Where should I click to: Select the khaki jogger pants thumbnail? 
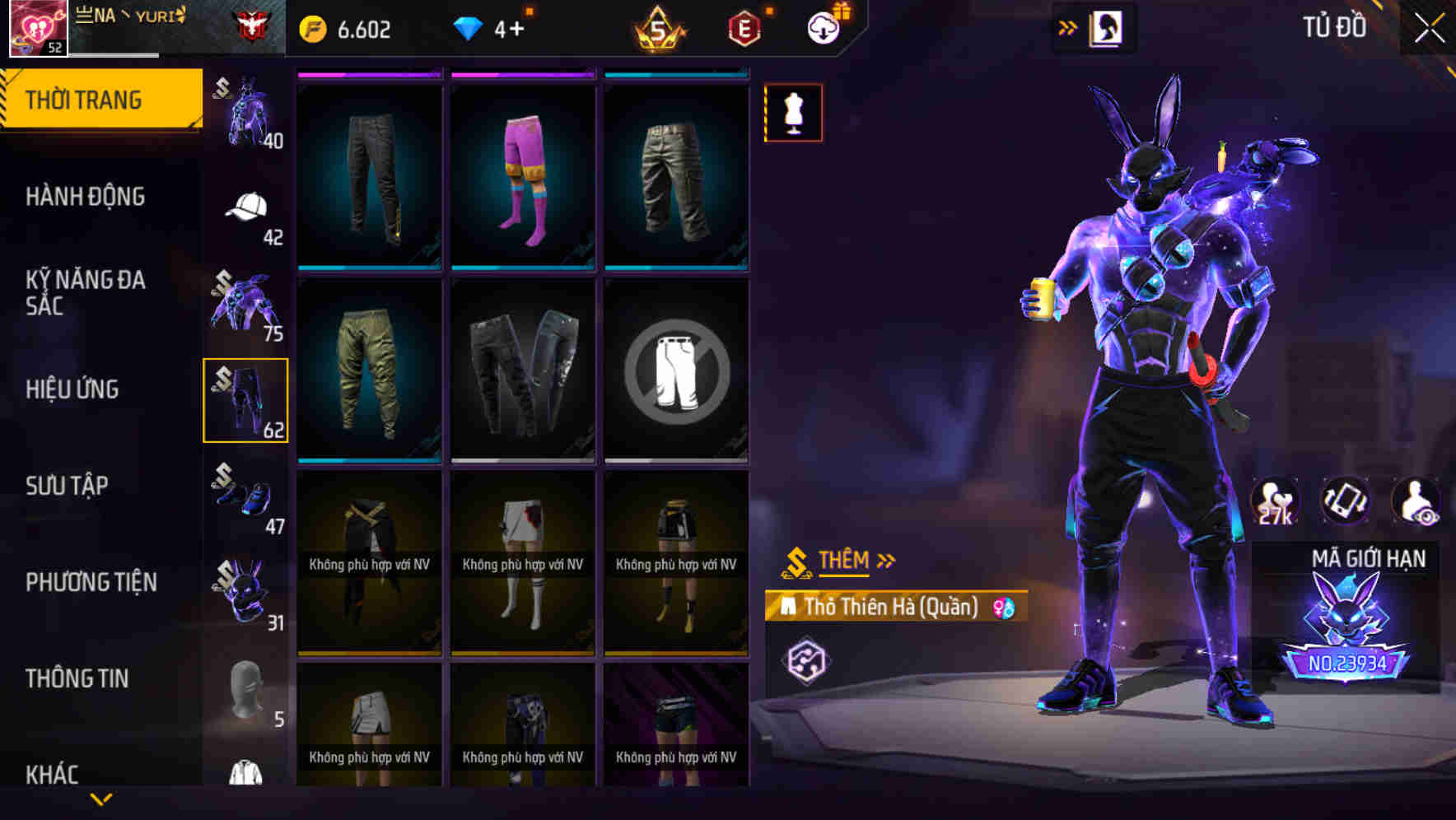coord(369,370)
